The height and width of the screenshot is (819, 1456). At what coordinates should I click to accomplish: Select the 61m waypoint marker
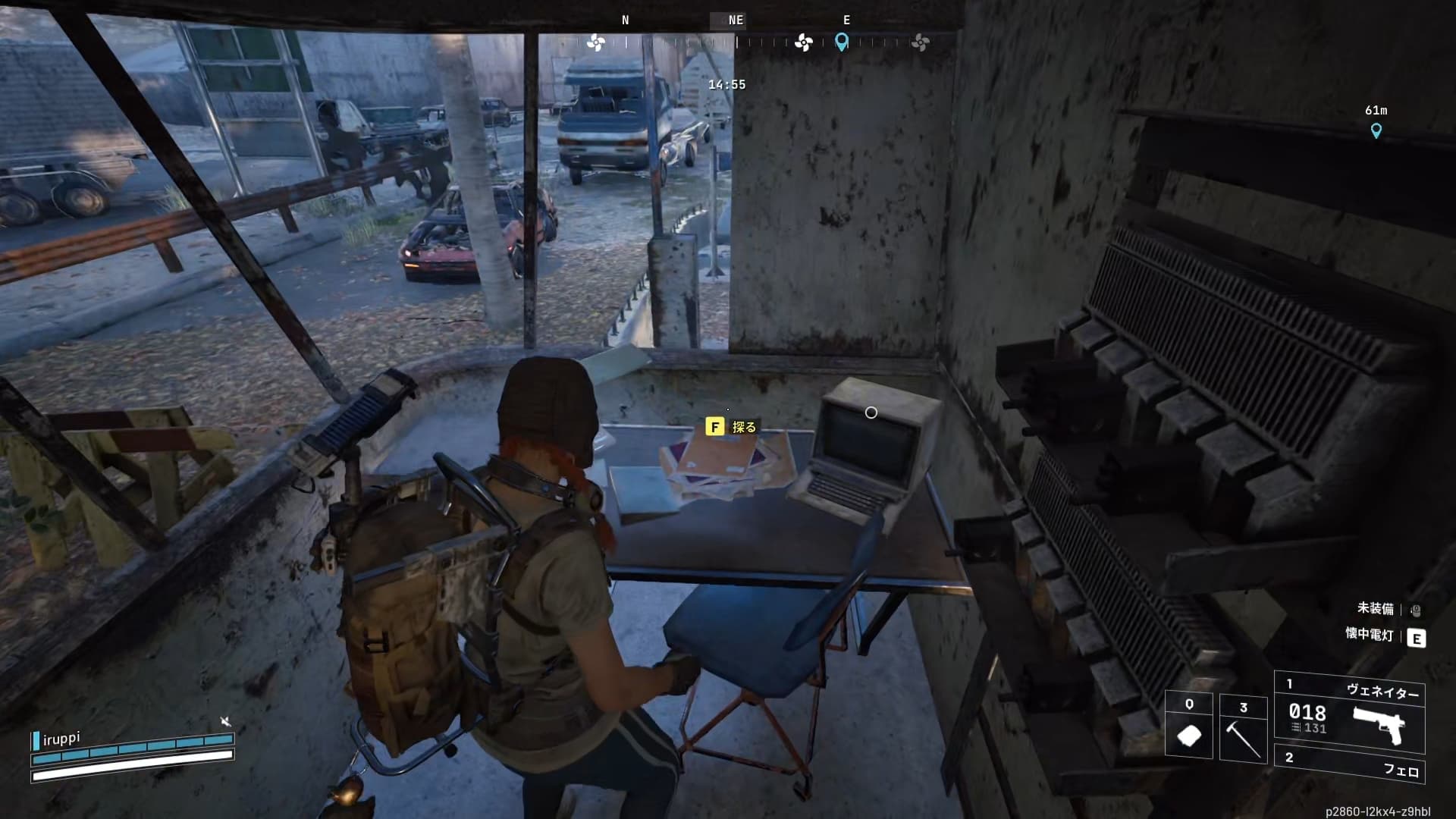(1376, 130)
